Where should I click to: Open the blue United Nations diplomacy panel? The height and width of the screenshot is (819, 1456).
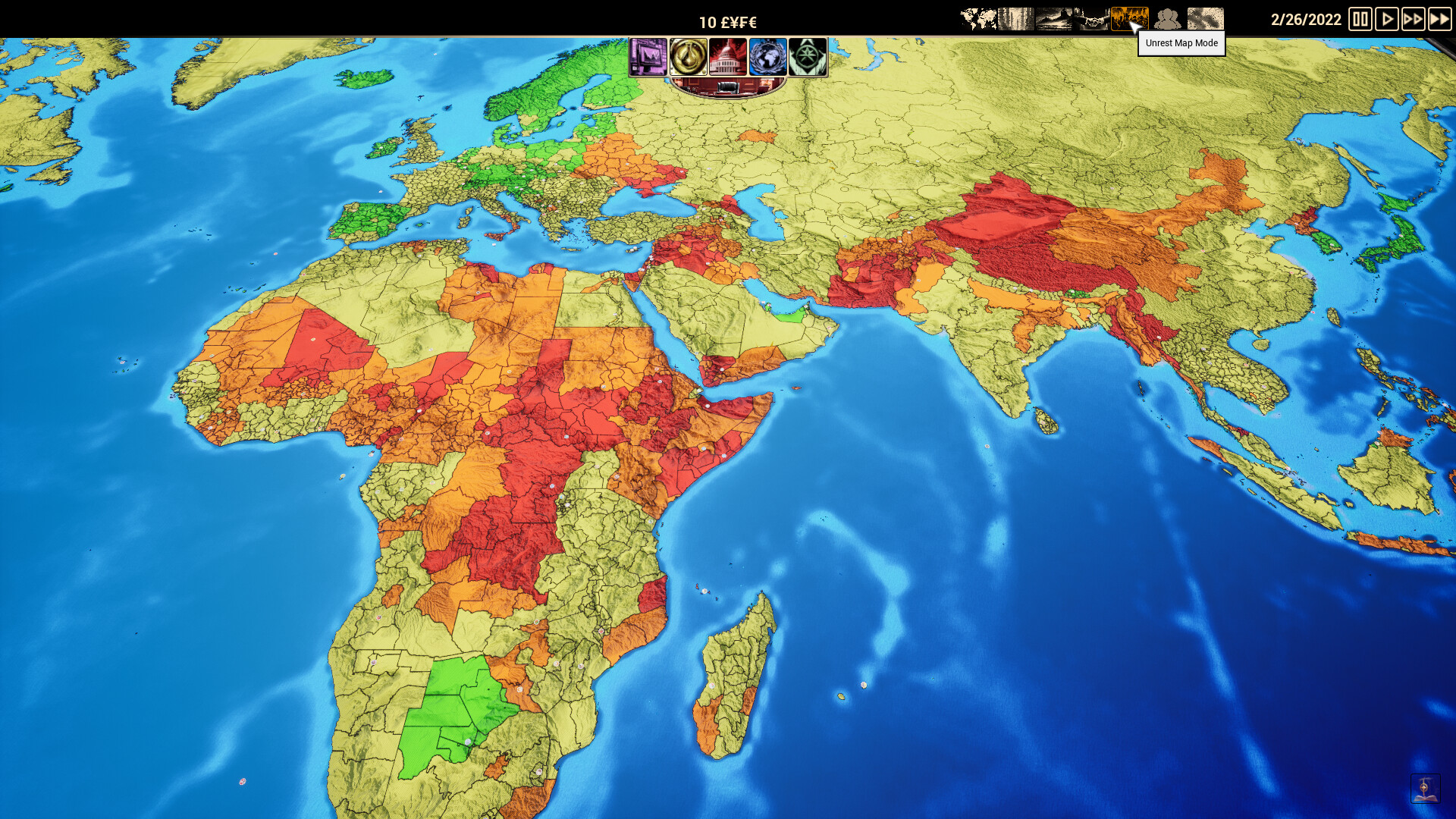768,57
